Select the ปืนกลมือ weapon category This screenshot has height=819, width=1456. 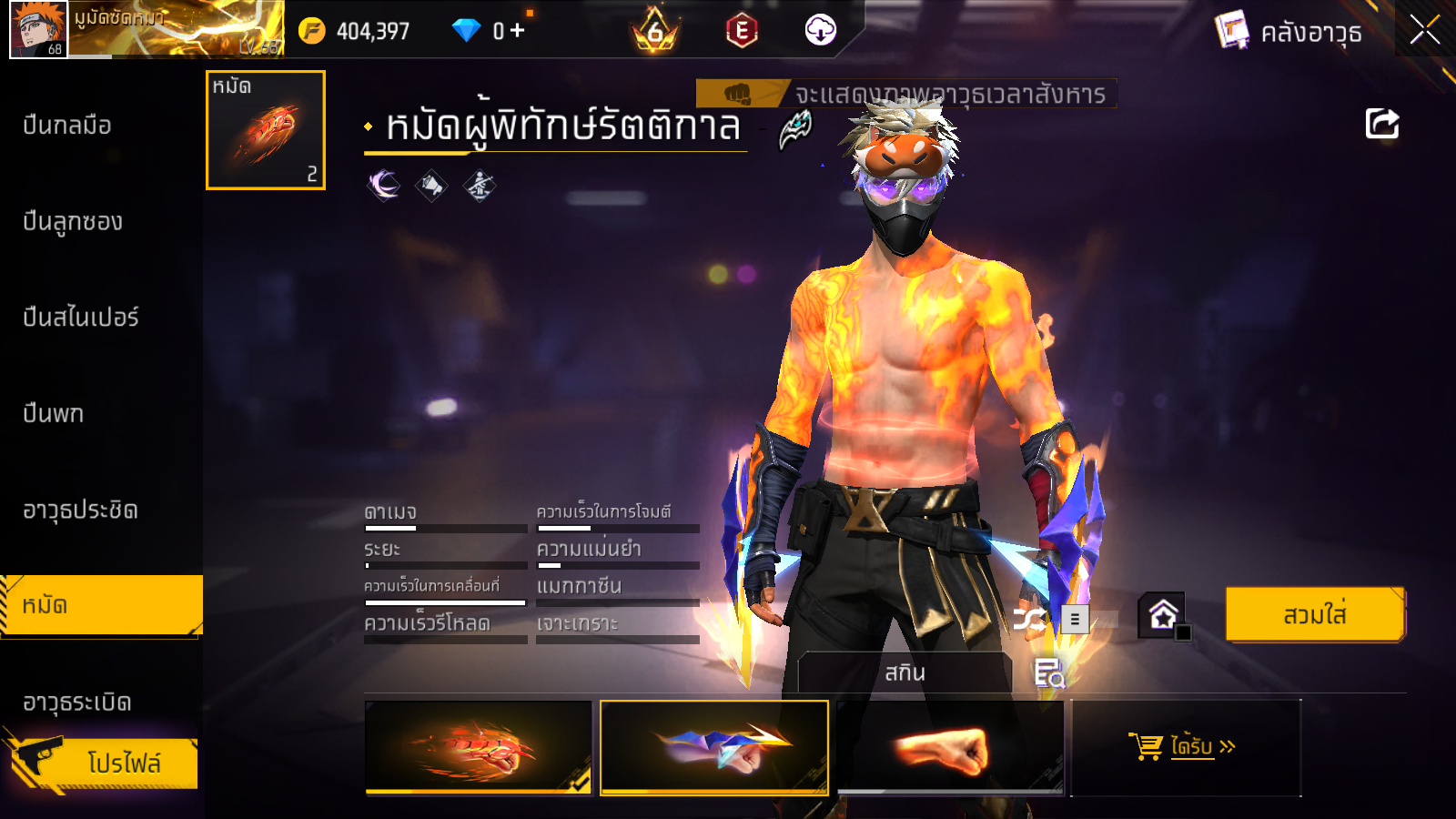click(x=67, y=126)
